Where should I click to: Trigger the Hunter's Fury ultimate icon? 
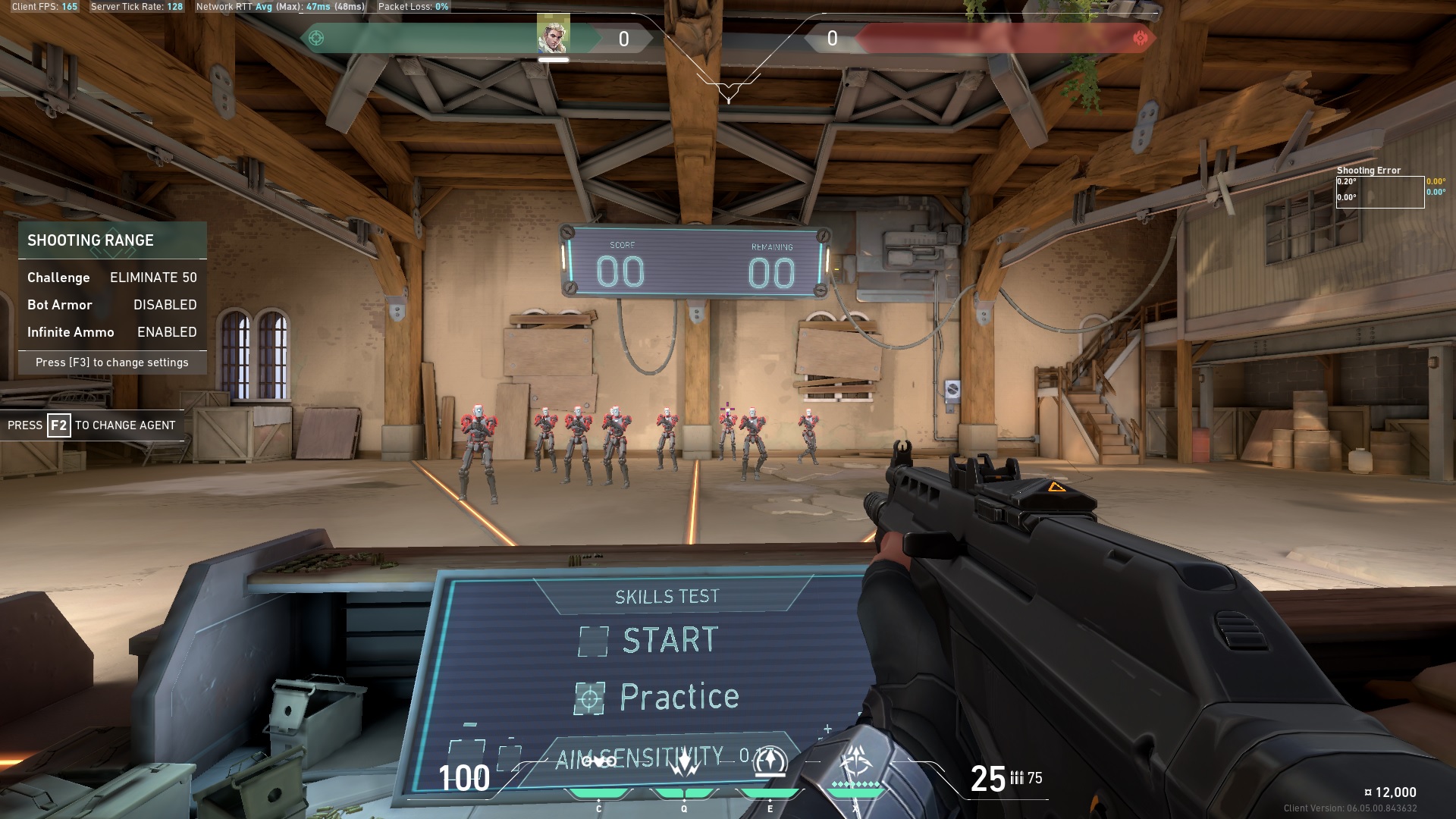(857, 761)
